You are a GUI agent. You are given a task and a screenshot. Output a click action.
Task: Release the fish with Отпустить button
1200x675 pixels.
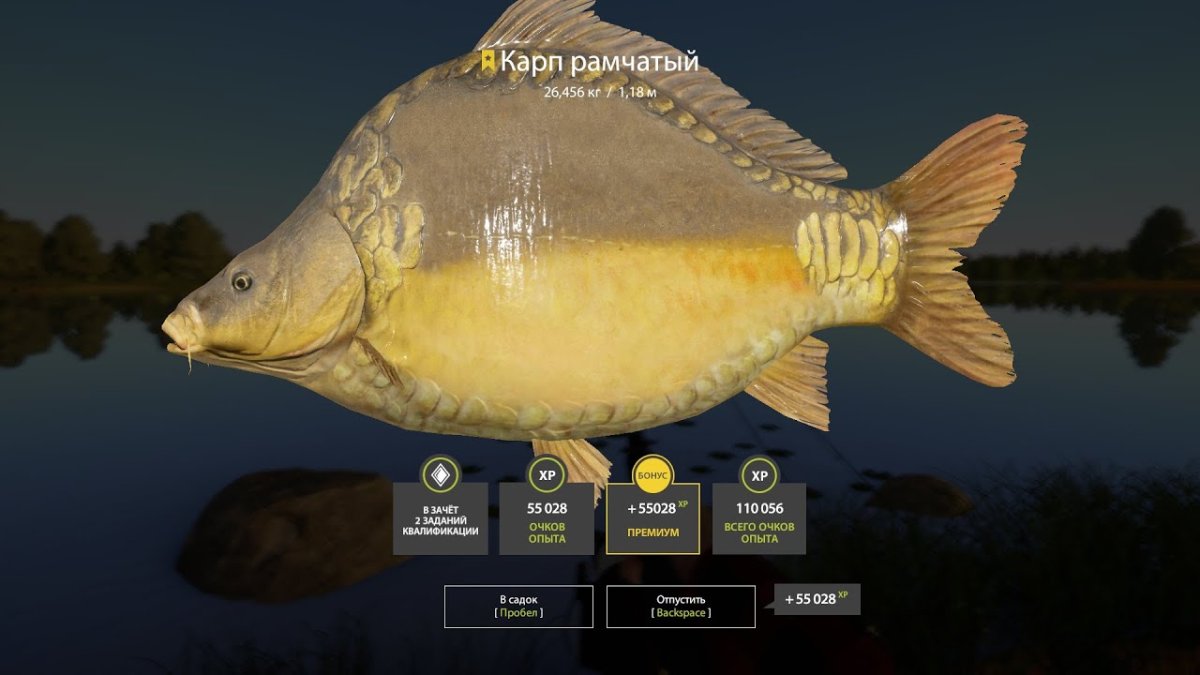pos(680,606)
